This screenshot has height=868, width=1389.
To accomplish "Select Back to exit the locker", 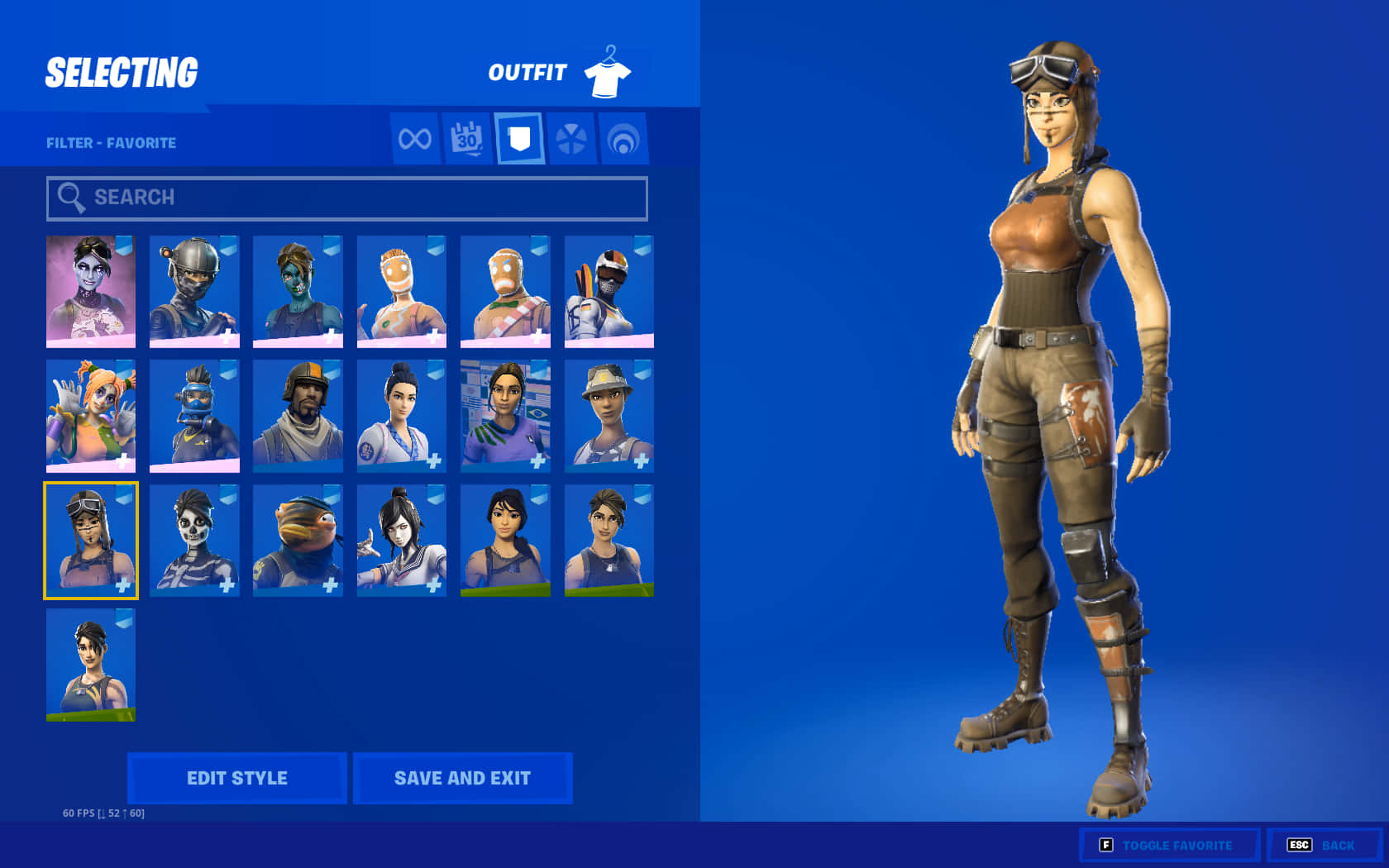I will (1337, 845).
